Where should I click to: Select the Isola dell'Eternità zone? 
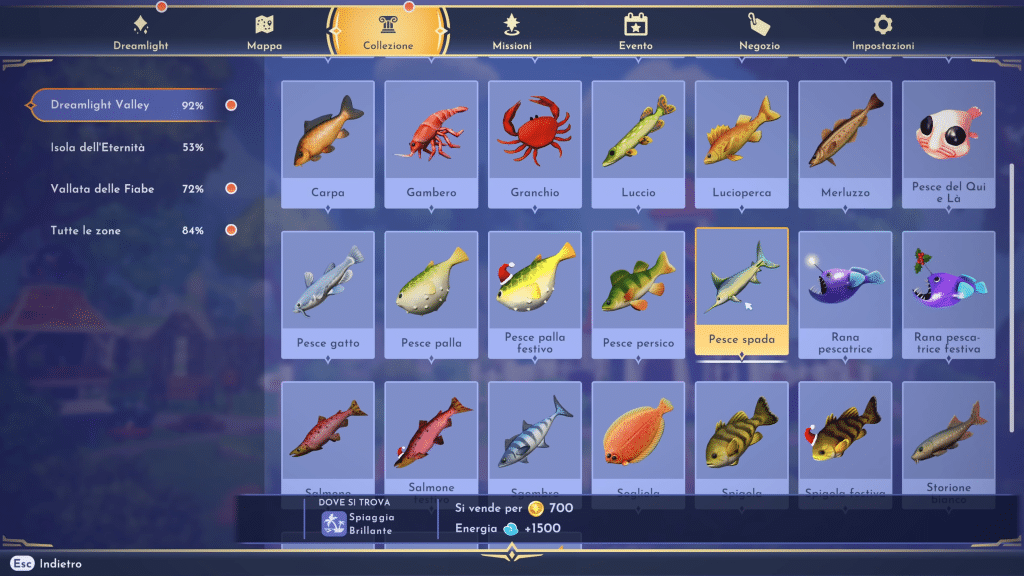click(127, 147)
